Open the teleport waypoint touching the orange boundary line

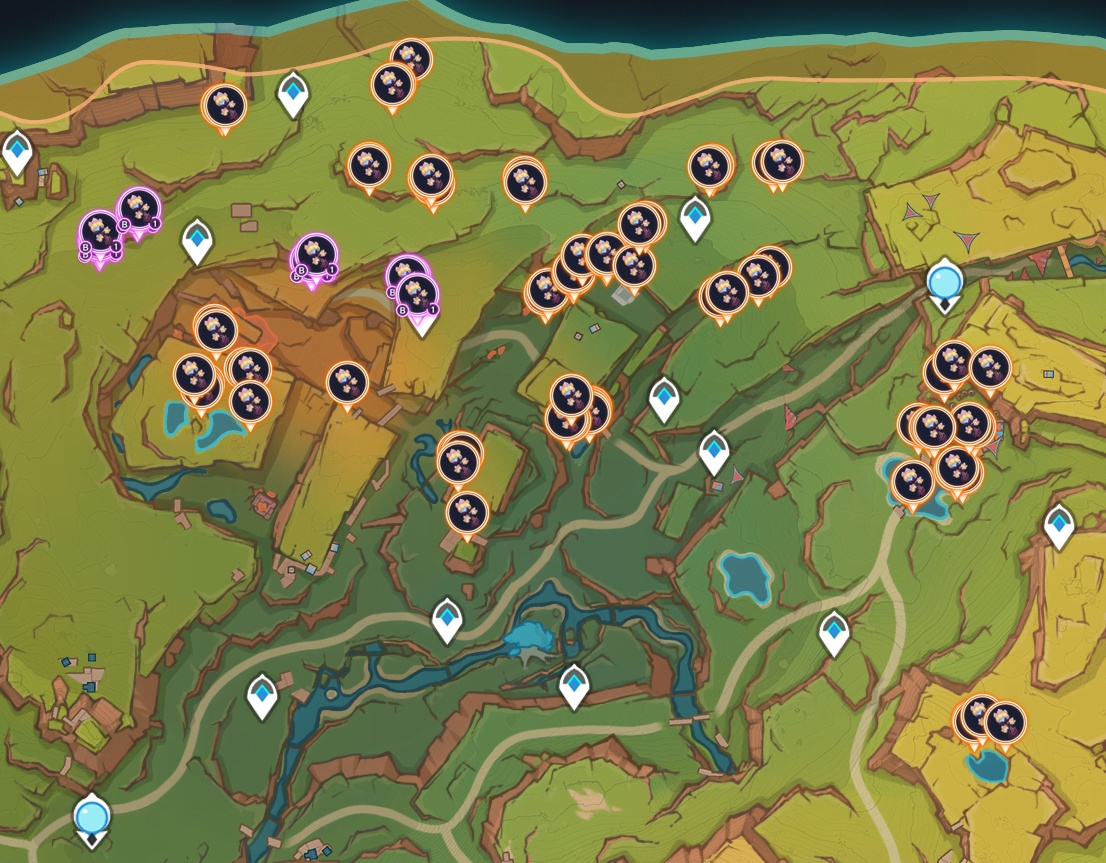pyautogui.click(x=292, y=93)
